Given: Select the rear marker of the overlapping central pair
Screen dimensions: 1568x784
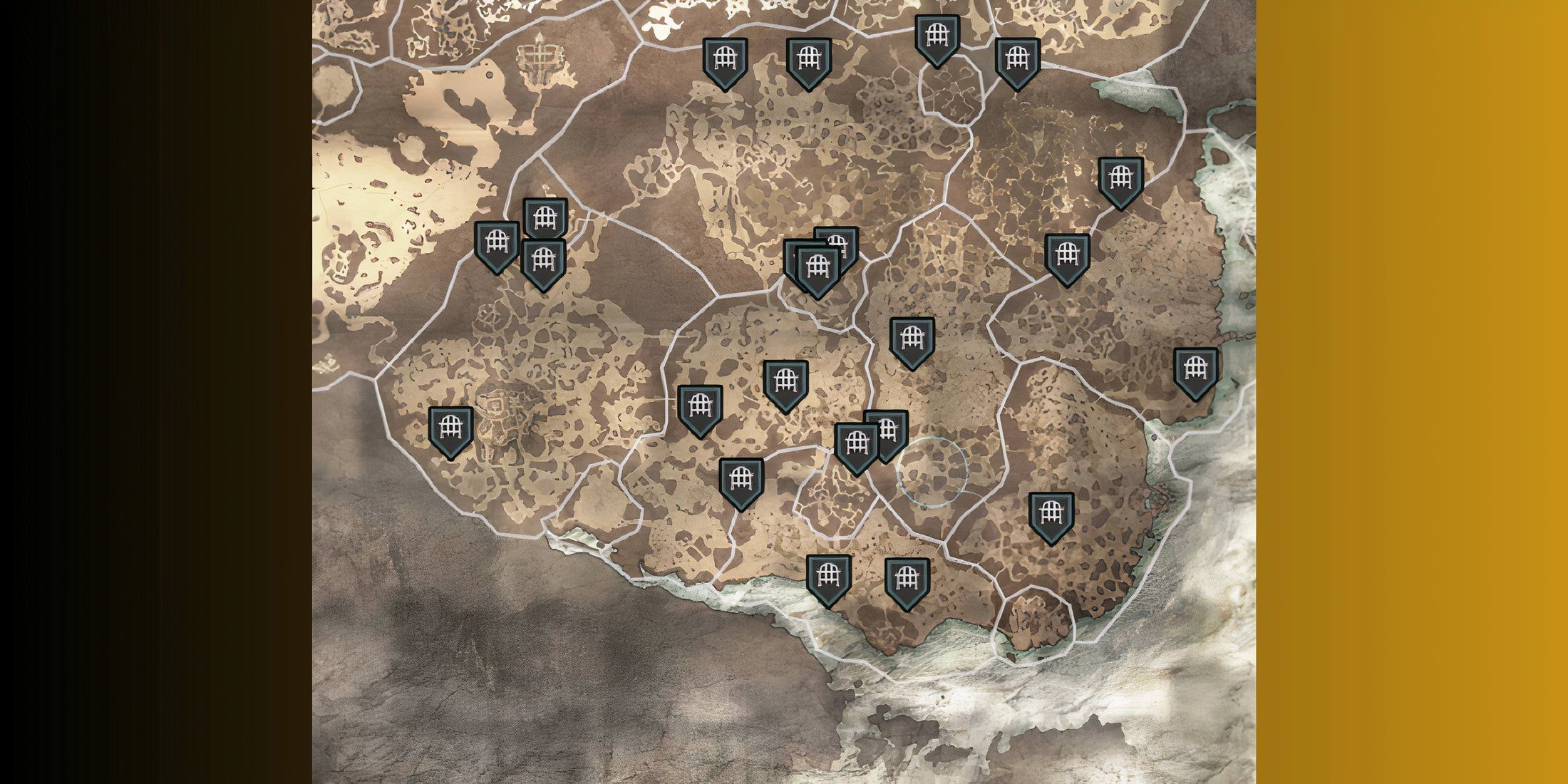Looking at the screenshot, I should point(837,239).
